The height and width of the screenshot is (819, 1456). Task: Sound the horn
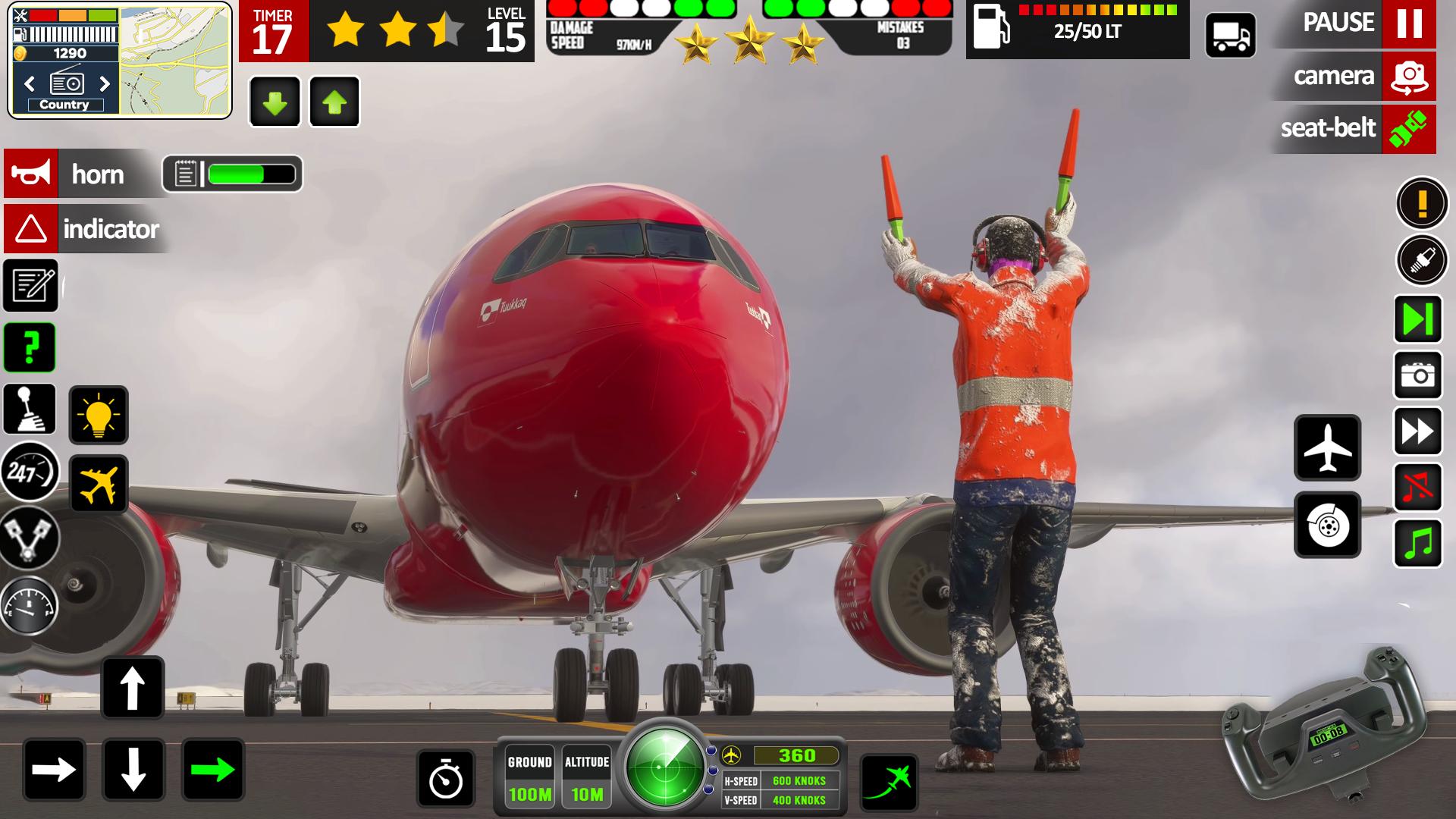(31, 174)
